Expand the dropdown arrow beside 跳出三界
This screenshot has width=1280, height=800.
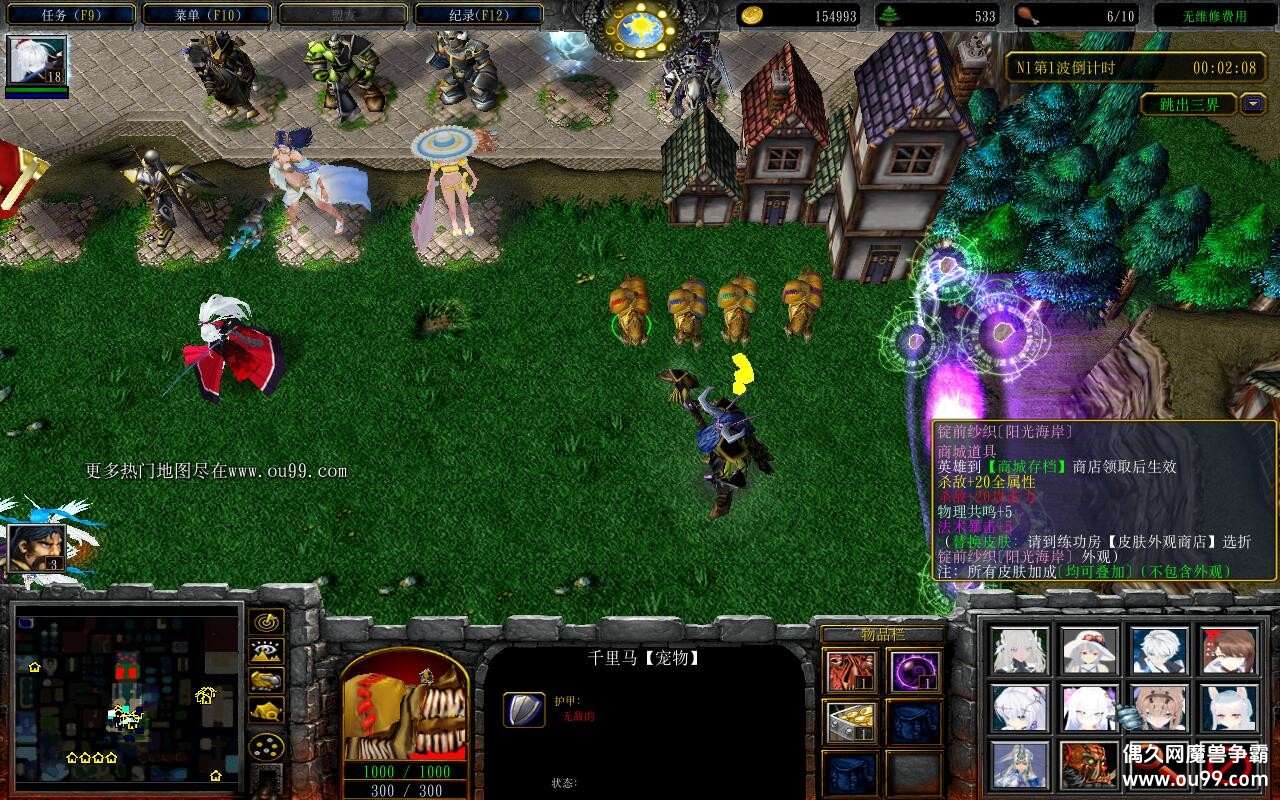(x=1253, y=104)
